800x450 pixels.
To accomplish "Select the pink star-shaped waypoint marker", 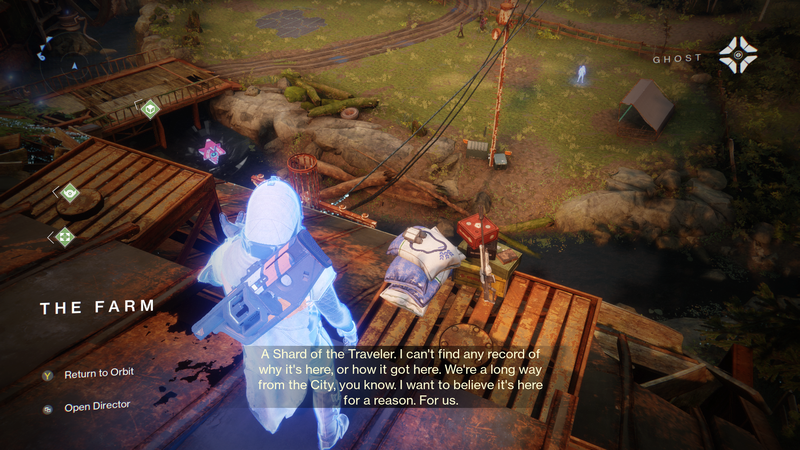I will coord(210,151).
